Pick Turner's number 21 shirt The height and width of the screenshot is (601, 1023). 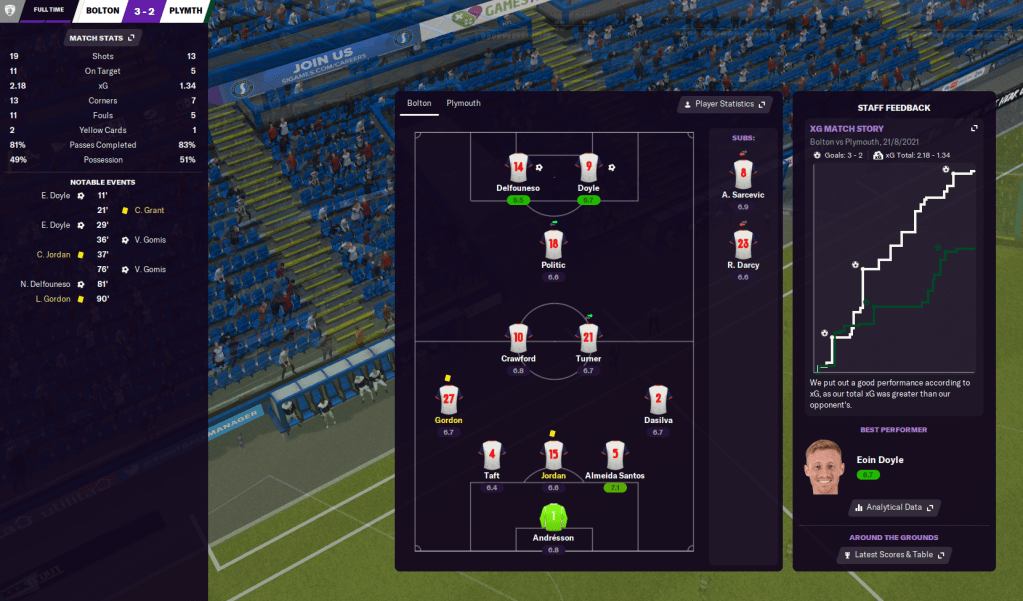(x=588, y=336)
